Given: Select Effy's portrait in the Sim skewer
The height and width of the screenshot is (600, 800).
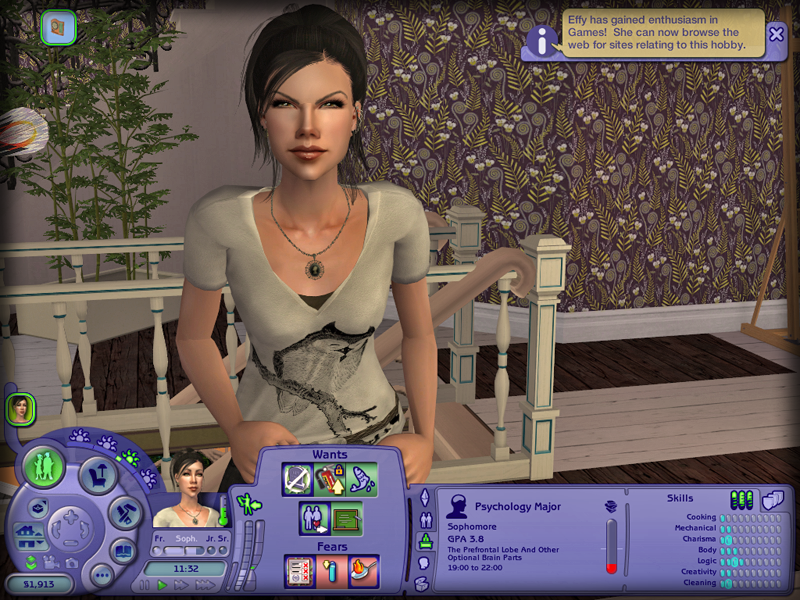Looking at the screenshot, I should point(19,408).
